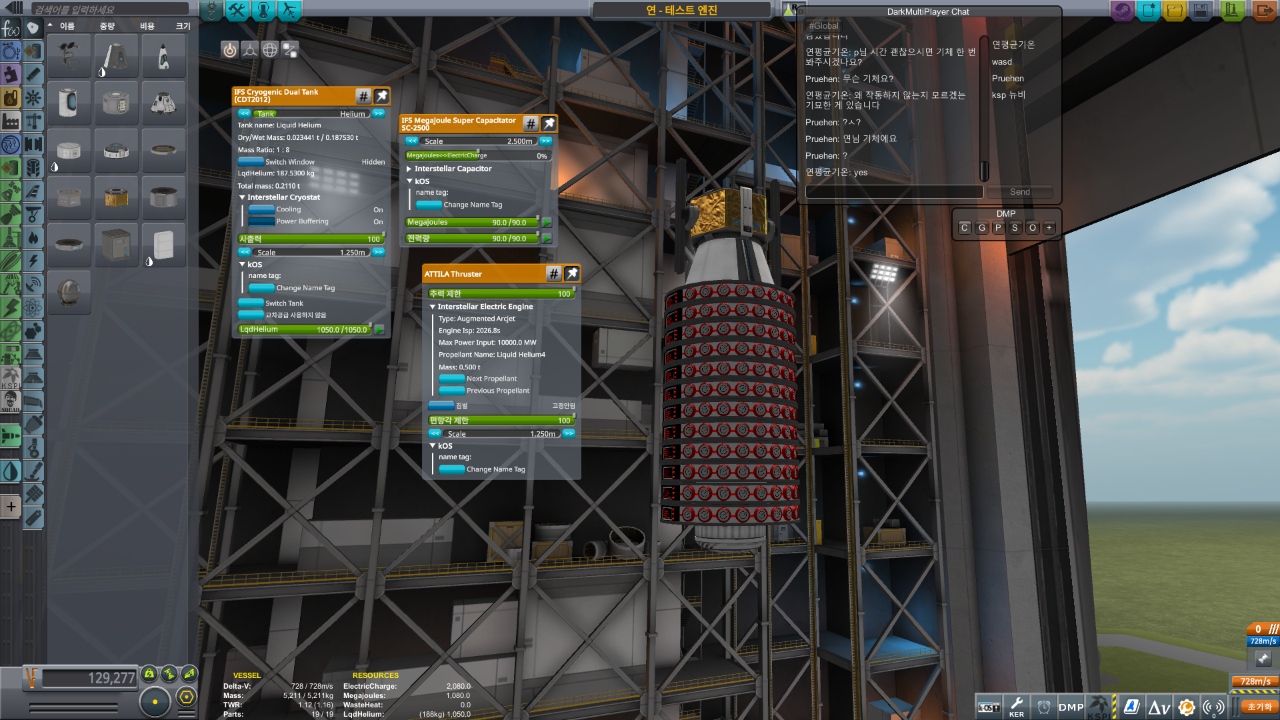Click Pruehen in the chat player list

pos(1008,78)
